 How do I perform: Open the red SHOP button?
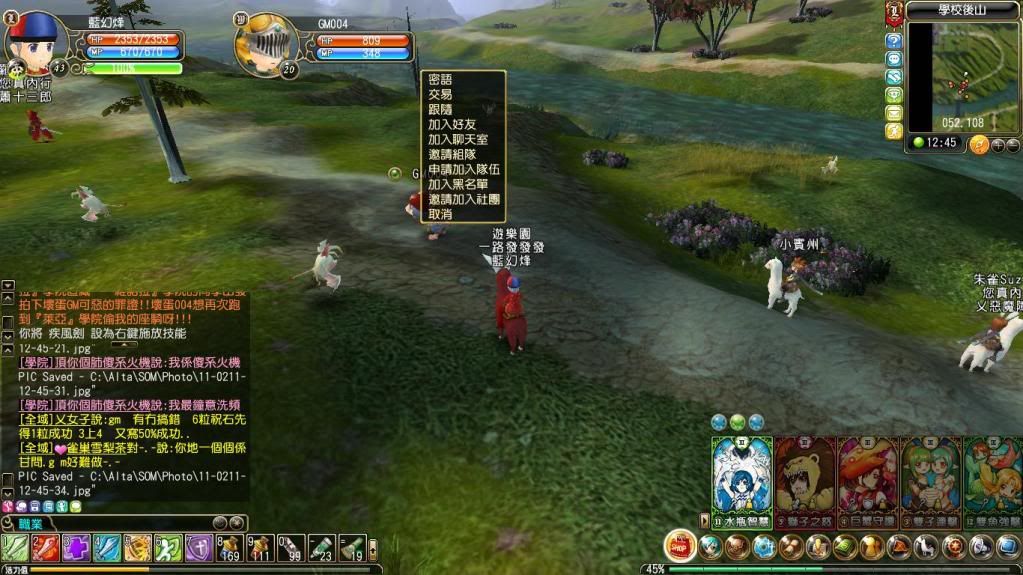click(x=680, y=546)
